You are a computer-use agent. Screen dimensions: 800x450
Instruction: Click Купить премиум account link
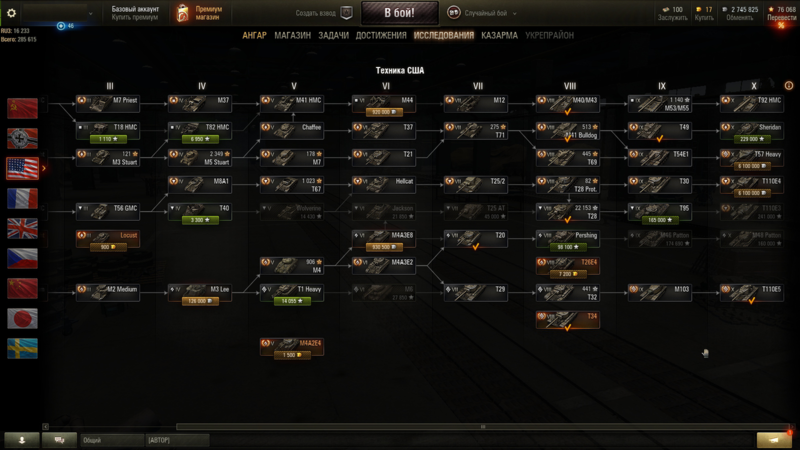pos(135,18)
